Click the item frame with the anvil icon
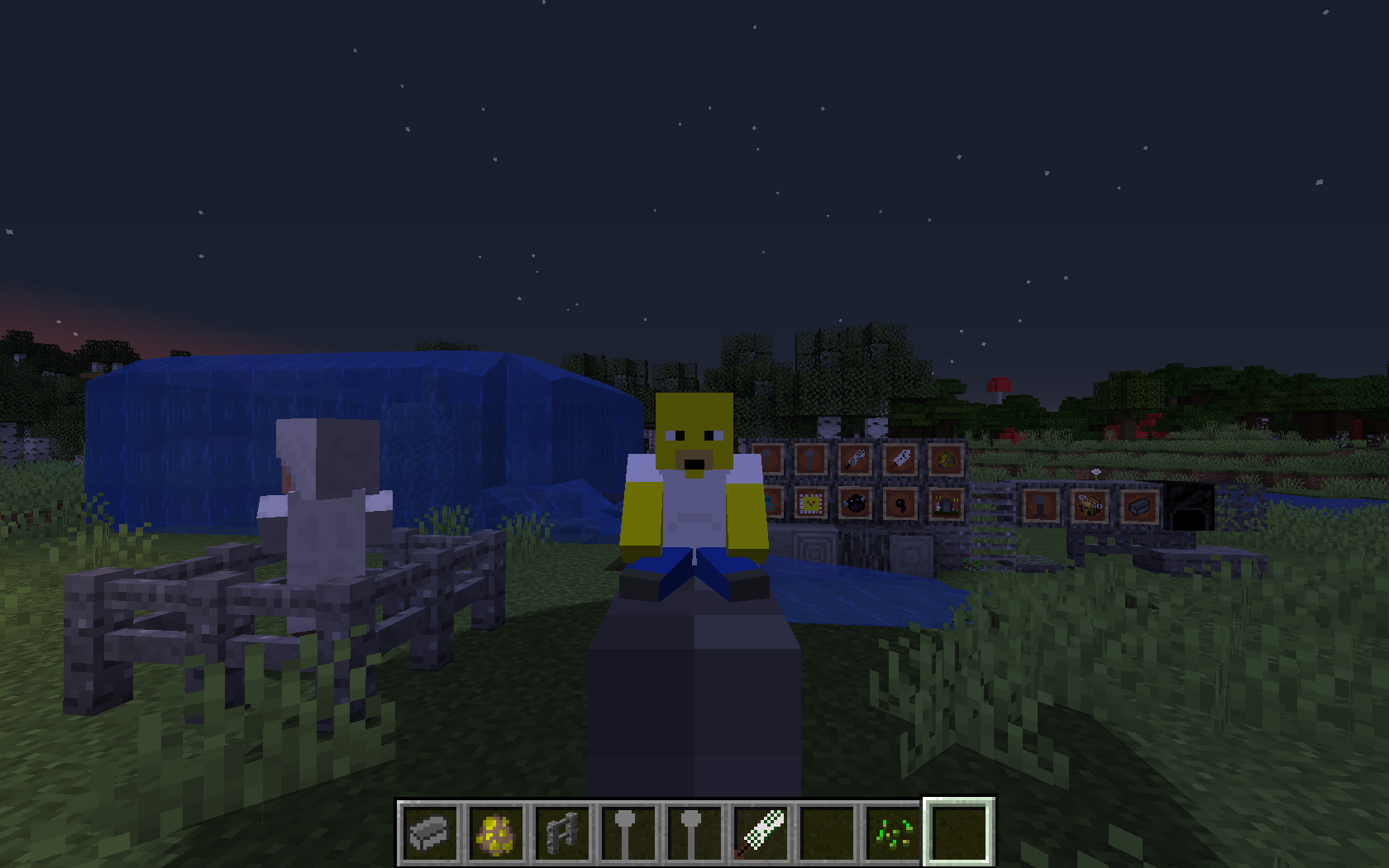This screenshot has height=868, width=1389. pos(1040,507)
